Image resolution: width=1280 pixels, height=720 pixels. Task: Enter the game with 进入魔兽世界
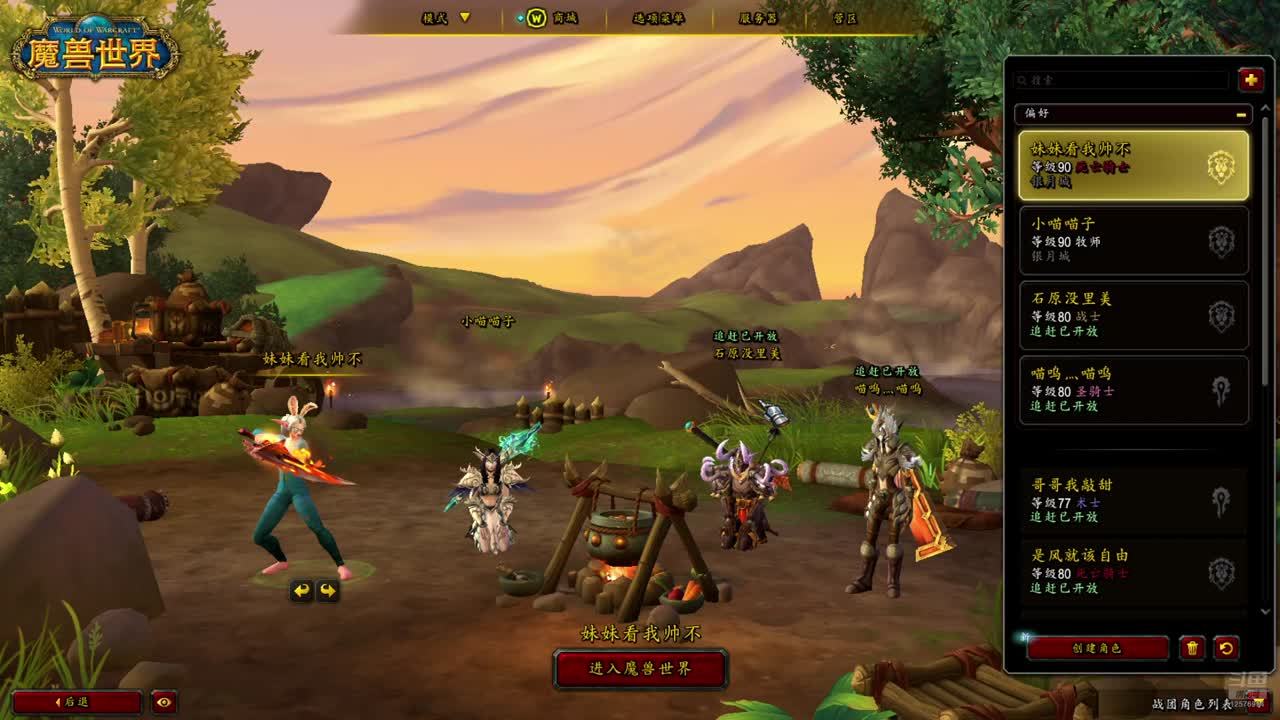(640, 668)
